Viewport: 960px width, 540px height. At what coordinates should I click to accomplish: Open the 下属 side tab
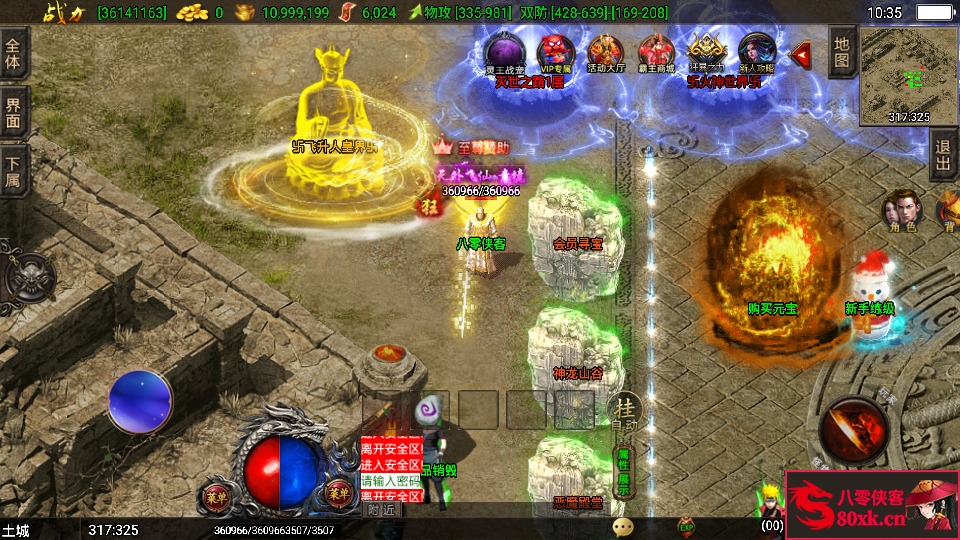[x=13, y=171]
